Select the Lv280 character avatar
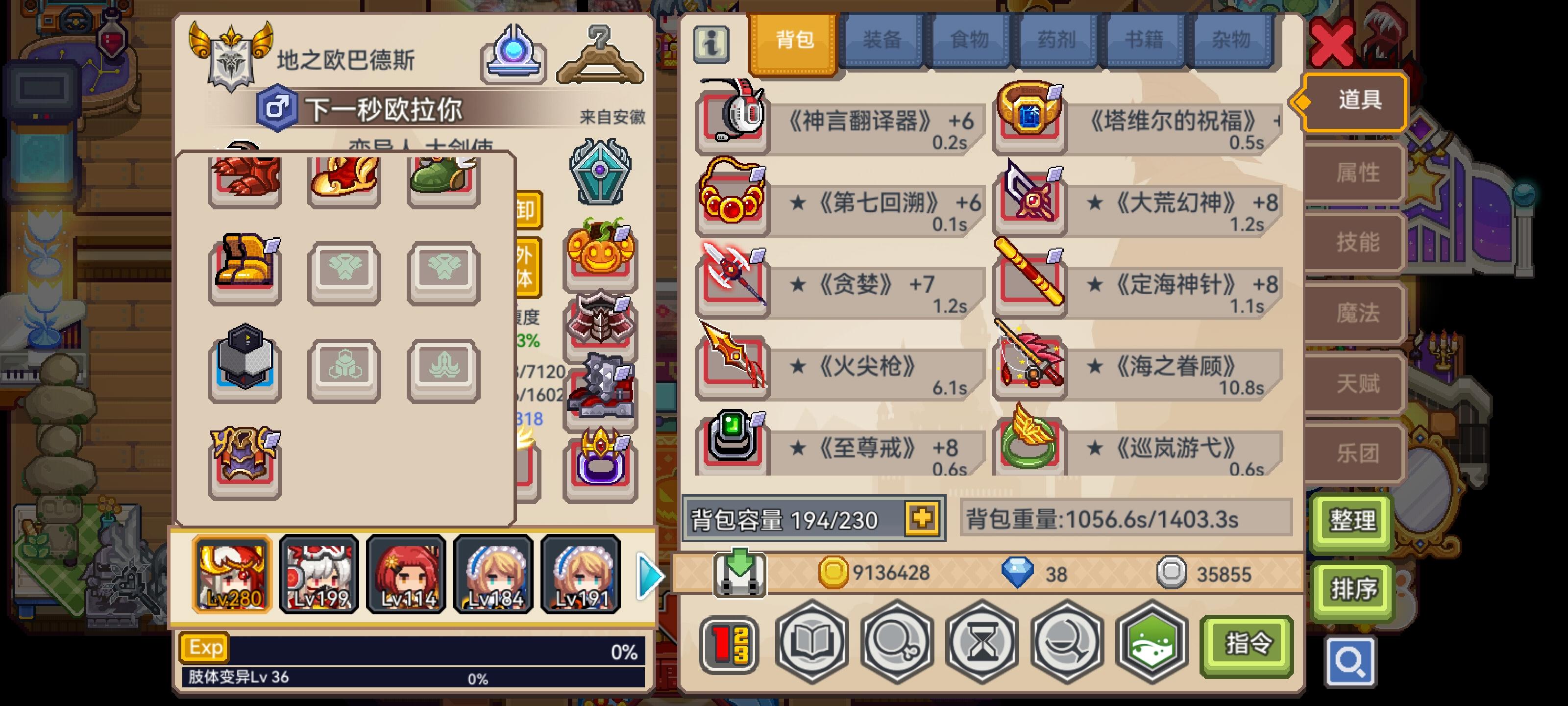This screenshot has height=706, width=1568. tap(232, 573)
